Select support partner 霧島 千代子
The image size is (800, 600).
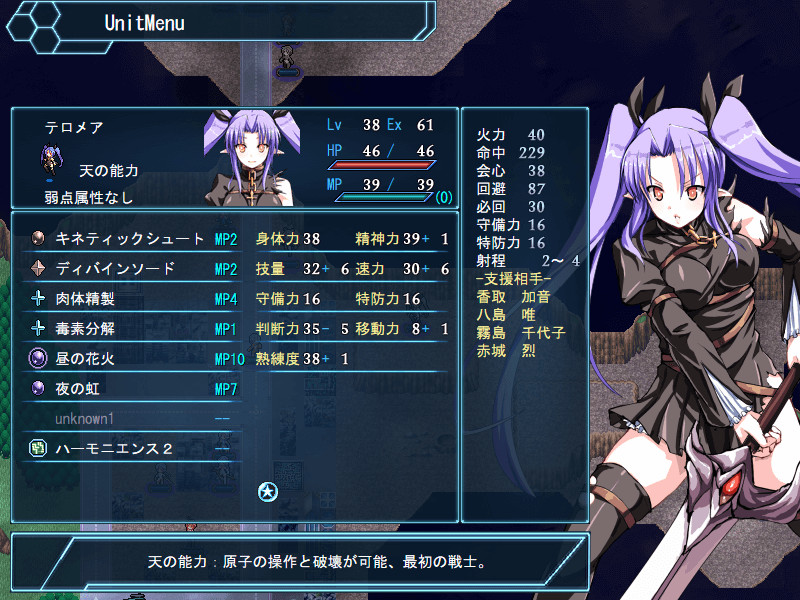[518, 331]
